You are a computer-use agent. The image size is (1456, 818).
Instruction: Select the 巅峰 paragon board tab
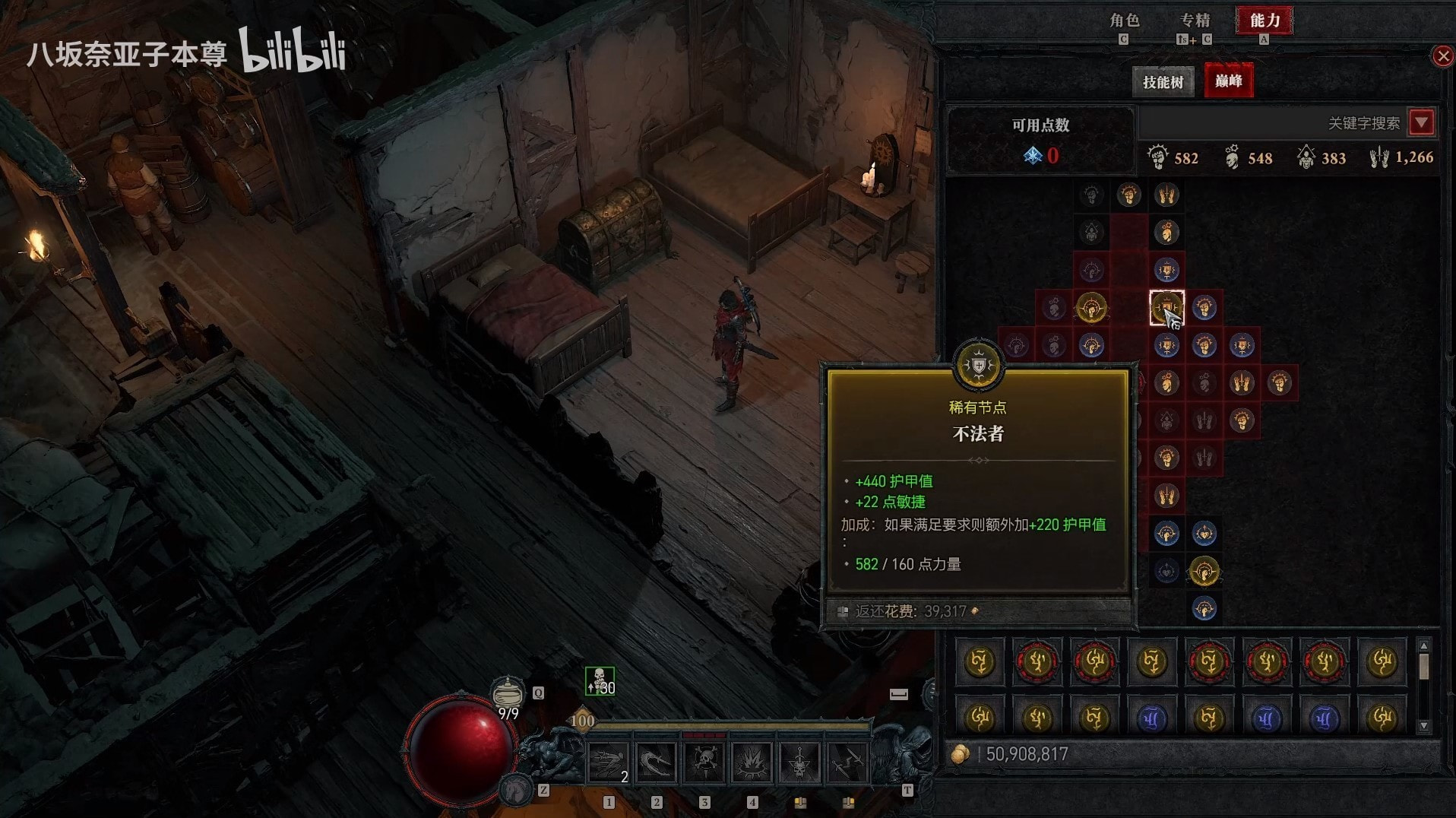click(1228, 81)
